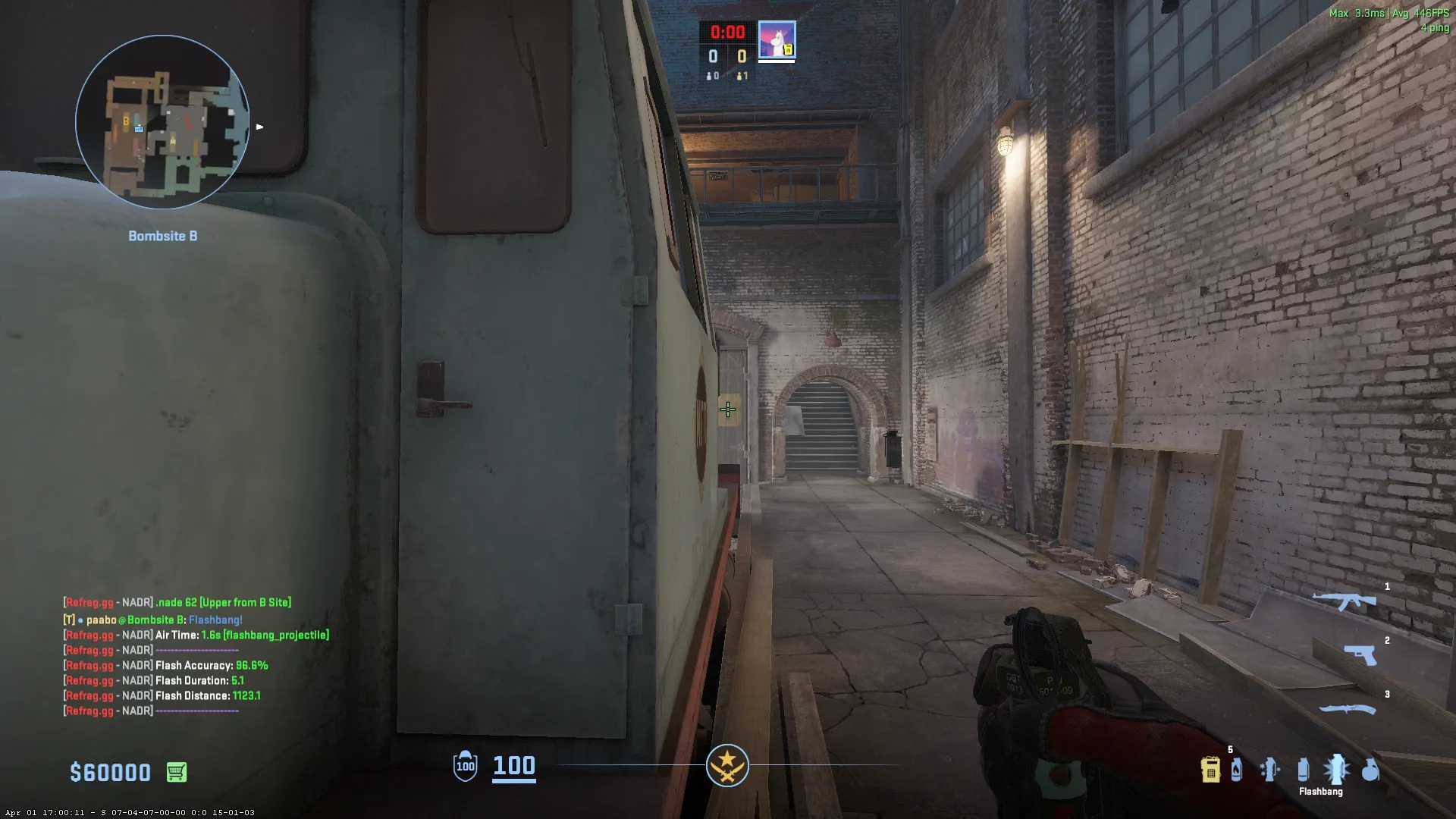This screenshot has height=819, width=1456.
Task: Click the Terrorist team star emblem
Action: click(727, 766)
